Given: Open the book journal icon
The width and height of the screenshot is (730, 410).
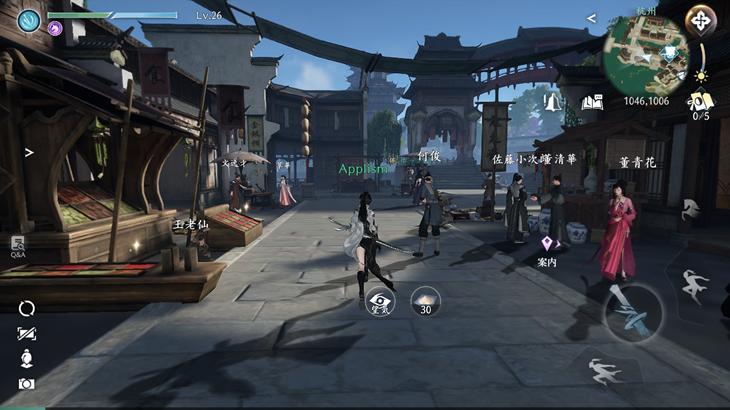Looking at the screenshot, I should pos(592,102).
